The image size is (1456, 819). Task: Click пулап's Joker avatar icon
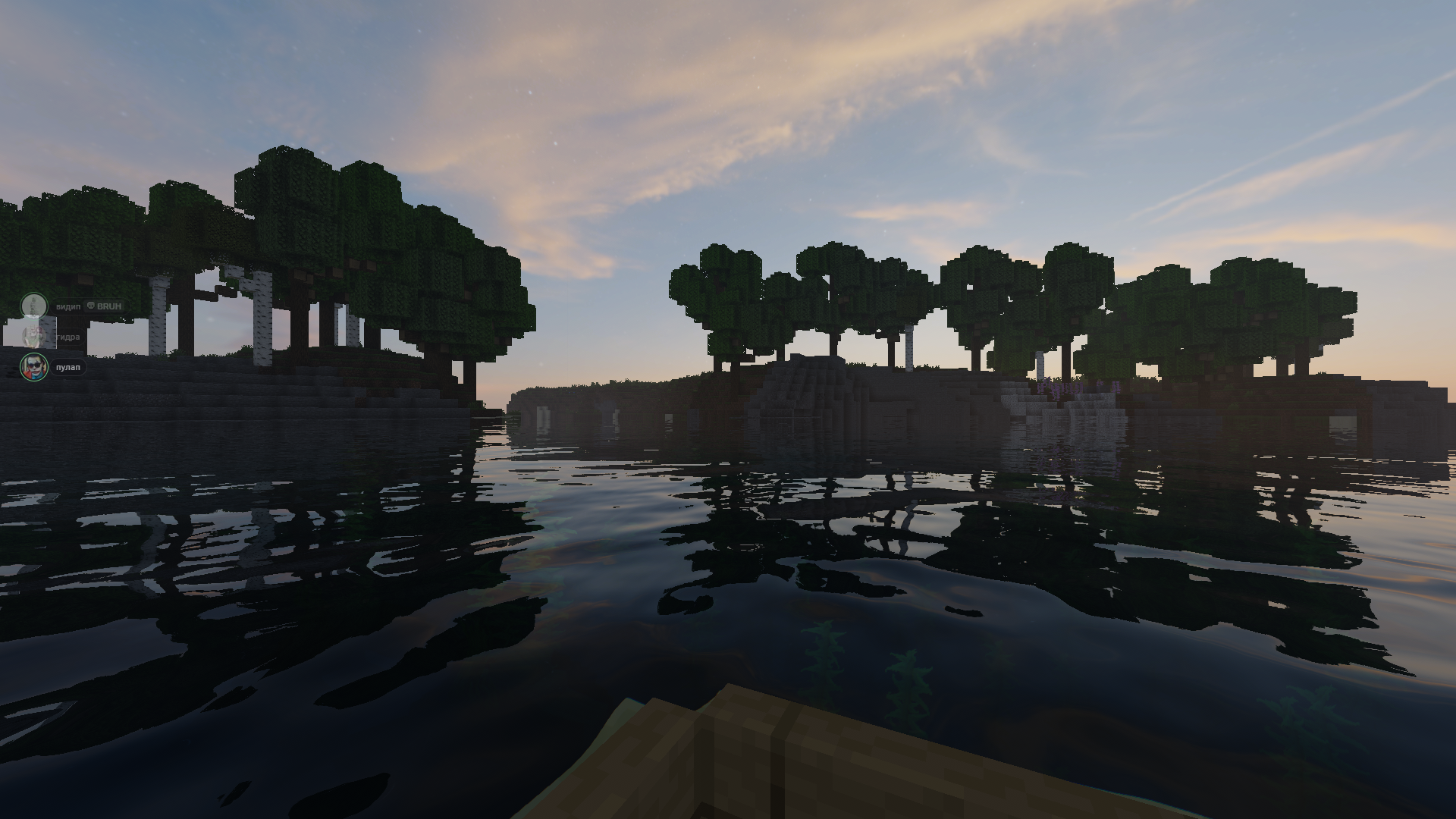point(34,368)
